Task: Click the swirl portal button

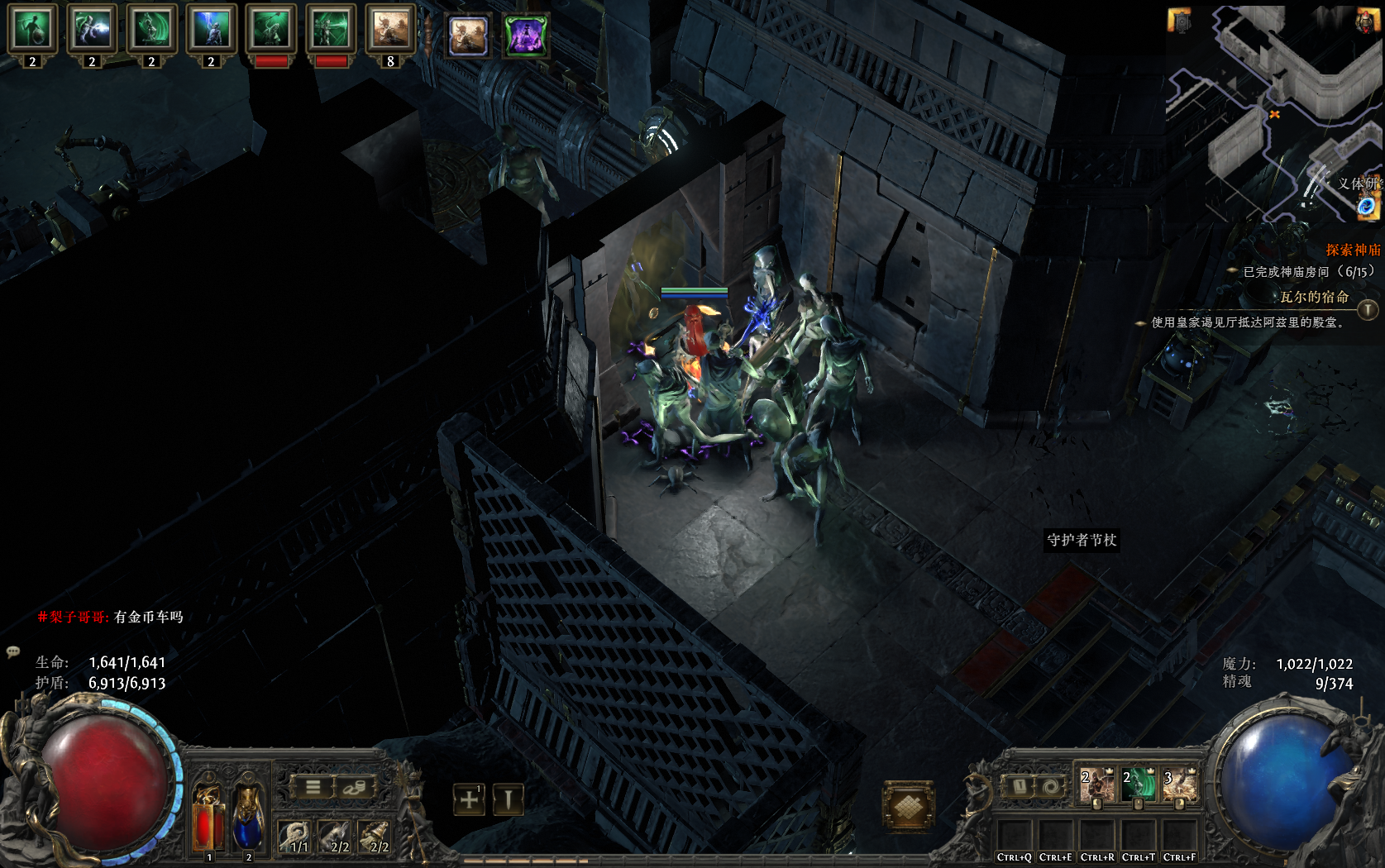Action: point(1049,786)
